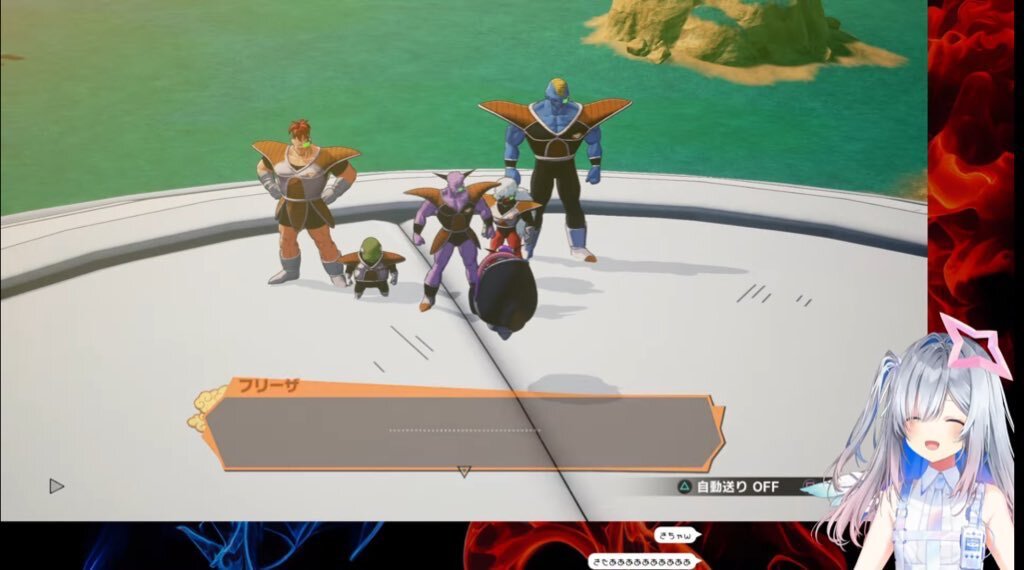
Task: Click the small play triangle icon
Action: point(56,486)
